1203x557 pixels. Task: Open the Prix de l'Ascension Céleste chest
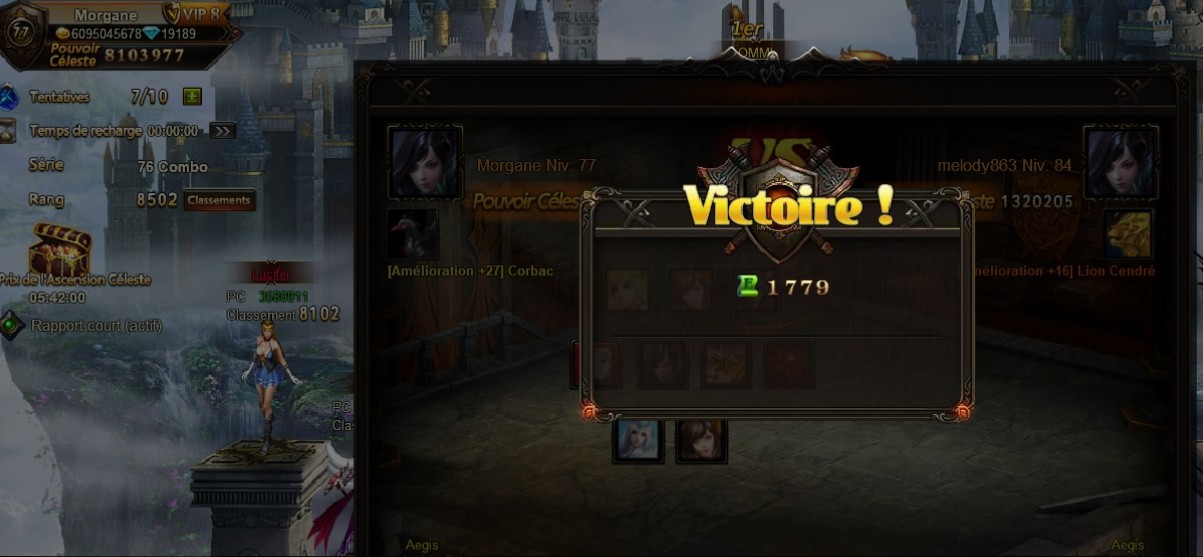point(61,250)
